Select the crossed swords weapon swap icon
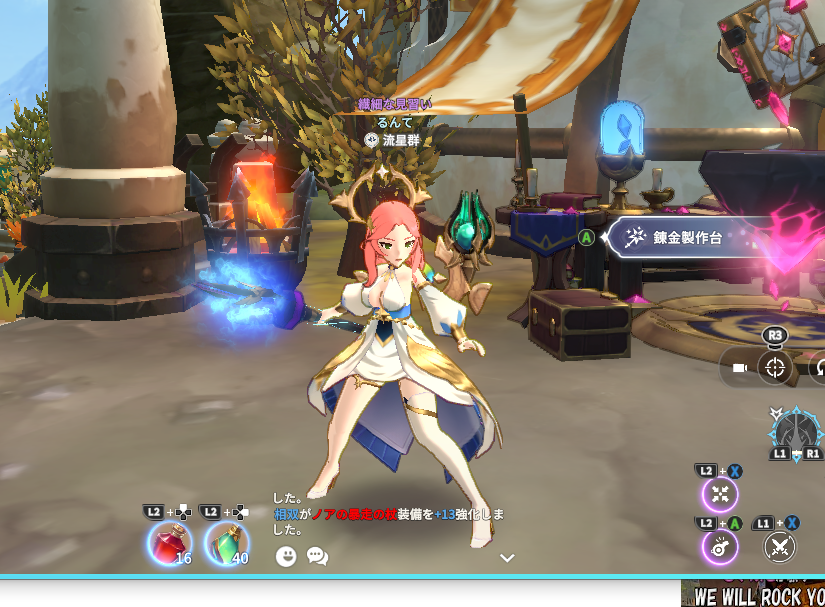The image size is (825, 607). (x=779, y=547)
